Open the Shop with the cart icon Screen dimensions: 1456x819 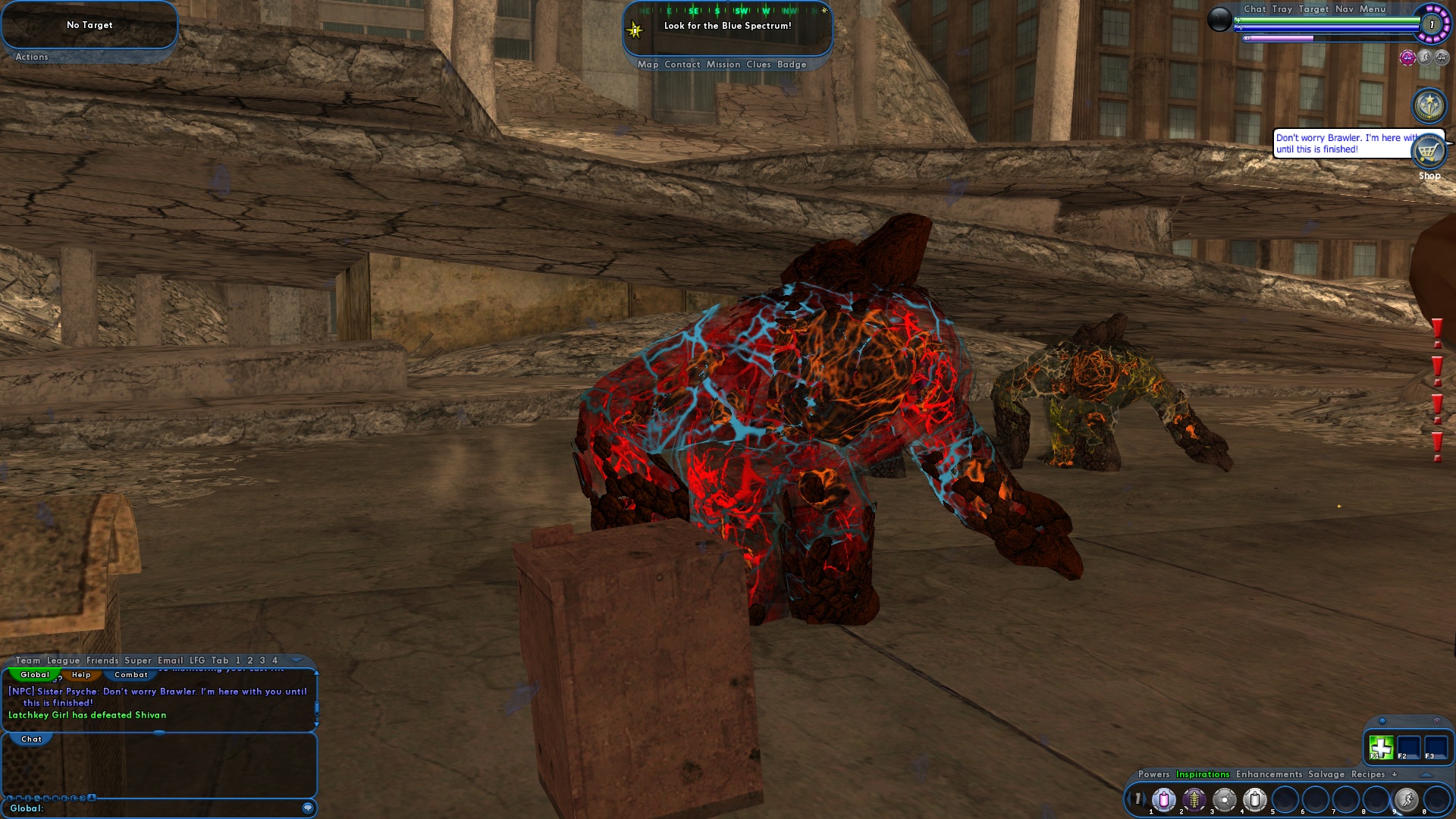1428,152
